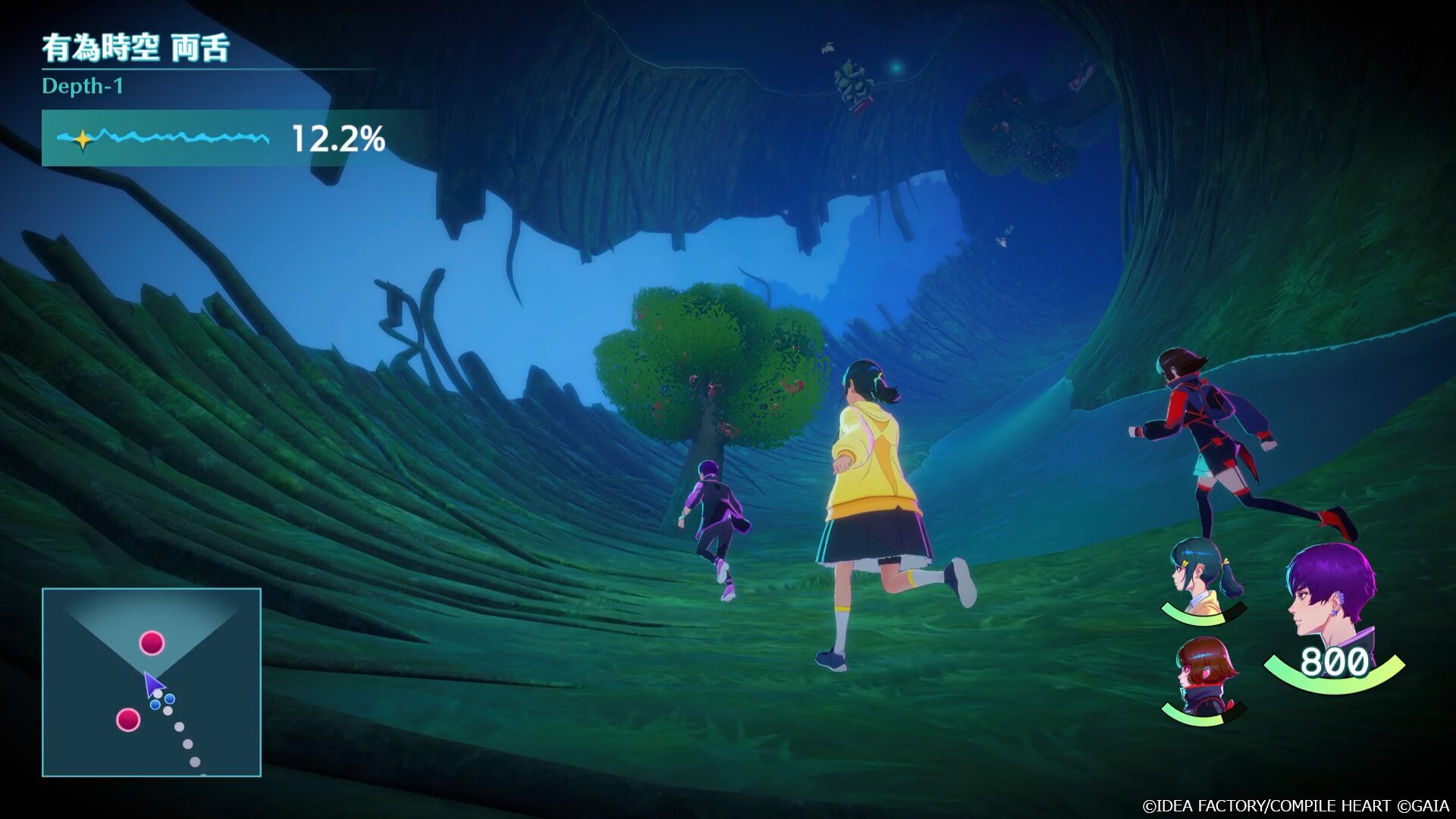Viewport: 1456px width, 819px height.
Task: Click the 12.2% completion percentage
Action: click(337, 140)
